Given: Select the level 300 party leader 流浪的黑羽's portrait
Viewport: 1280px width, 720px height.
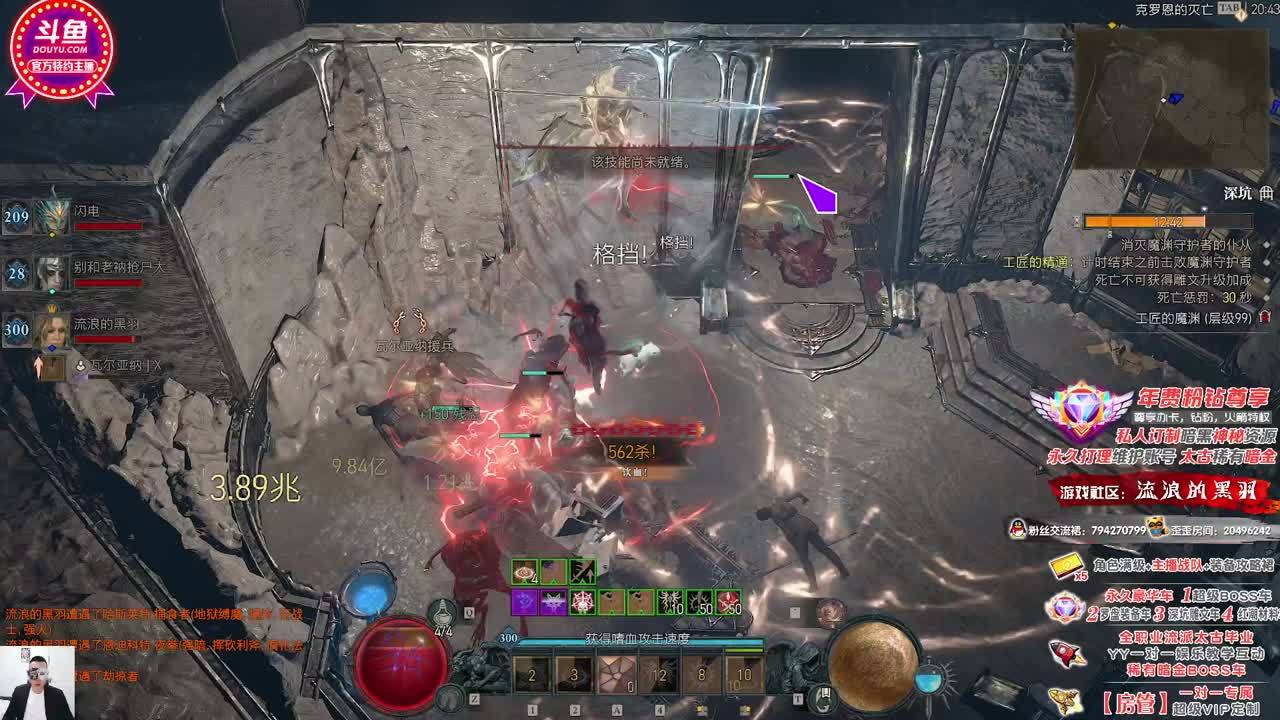Looking at the screenshot, I should [52, 329].
